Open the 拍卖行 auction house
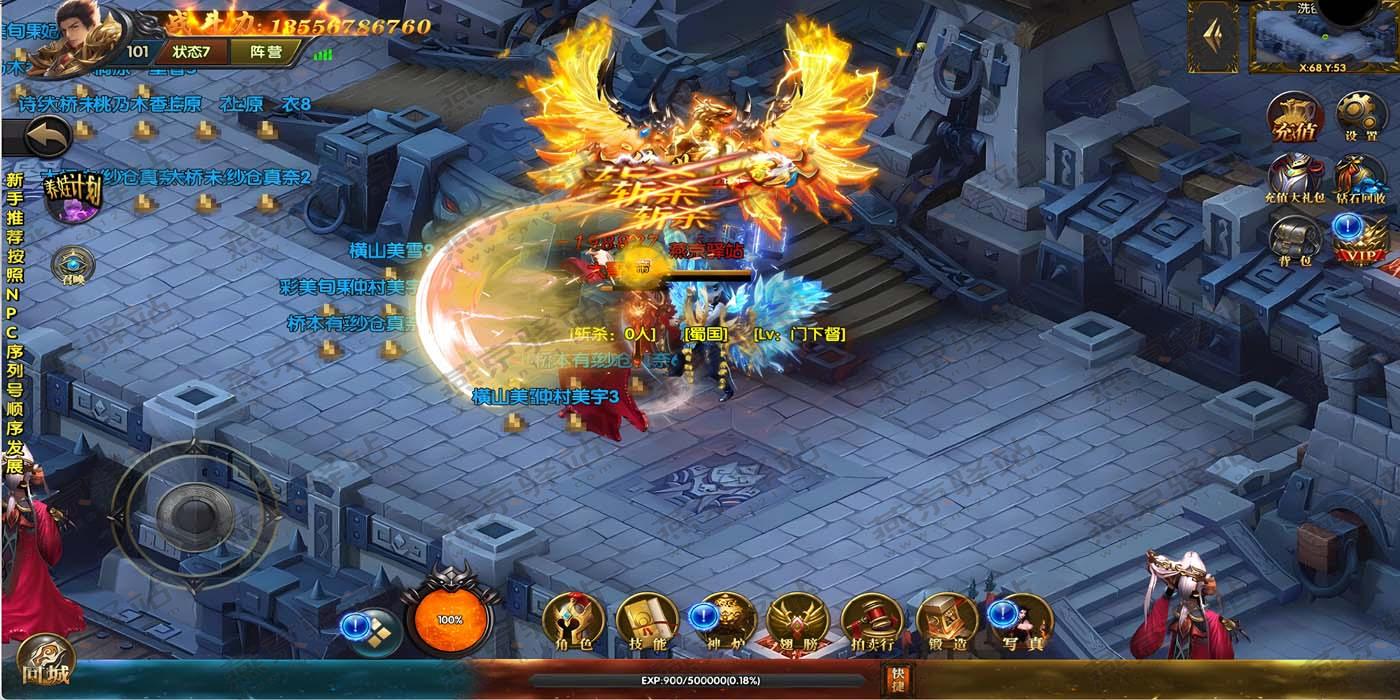This screenshot has width=1400, height=700. click(x=871, y=622)
